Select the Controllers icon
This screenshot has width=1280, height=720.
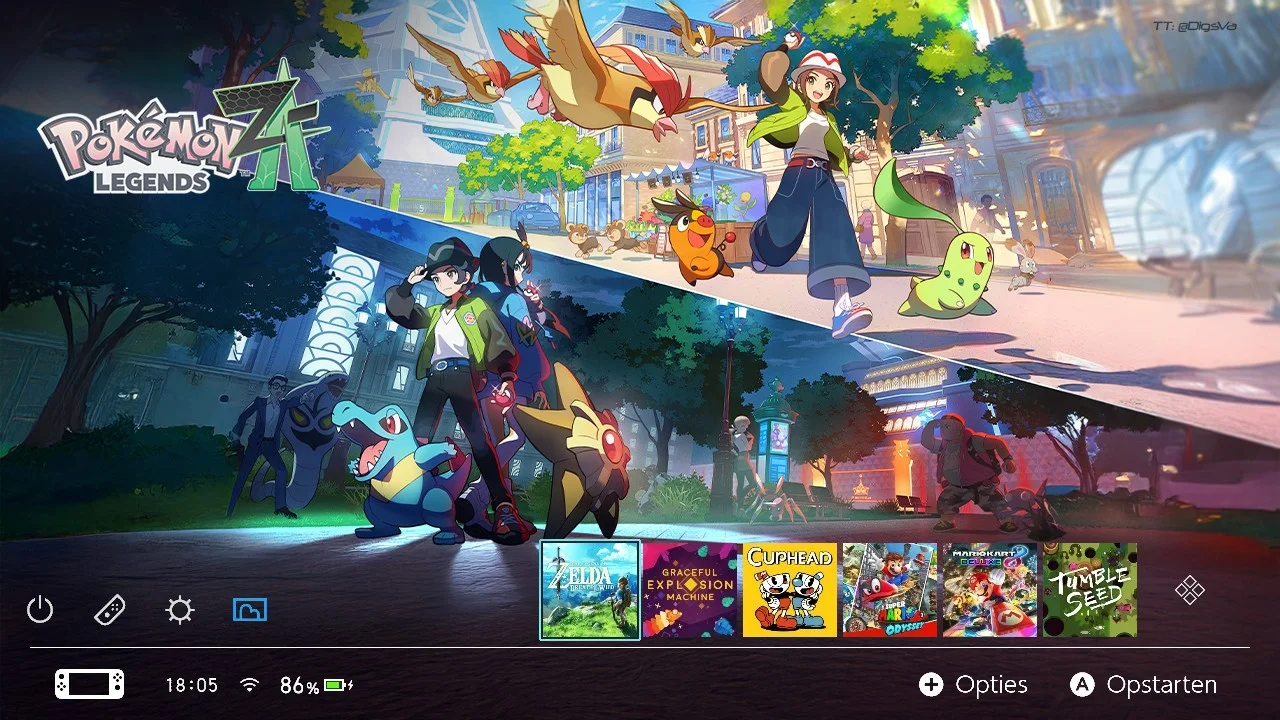110,609
